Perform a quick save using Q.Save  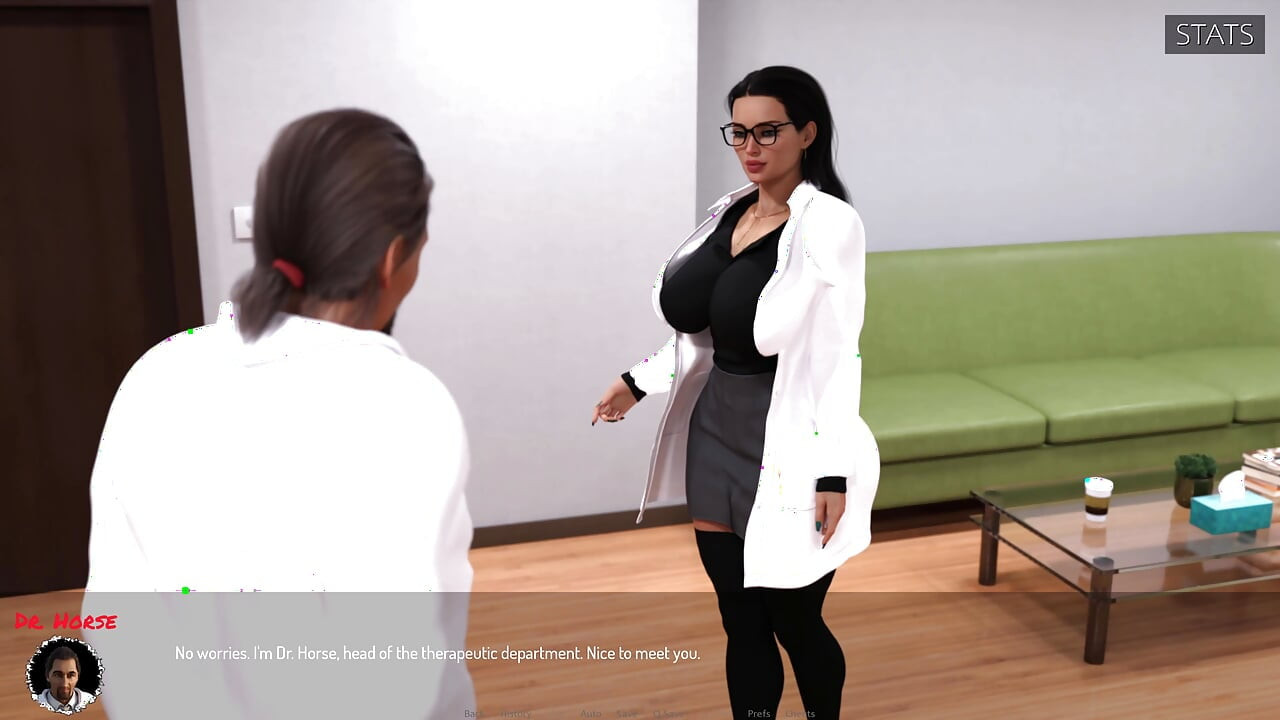tap(667, 713)
